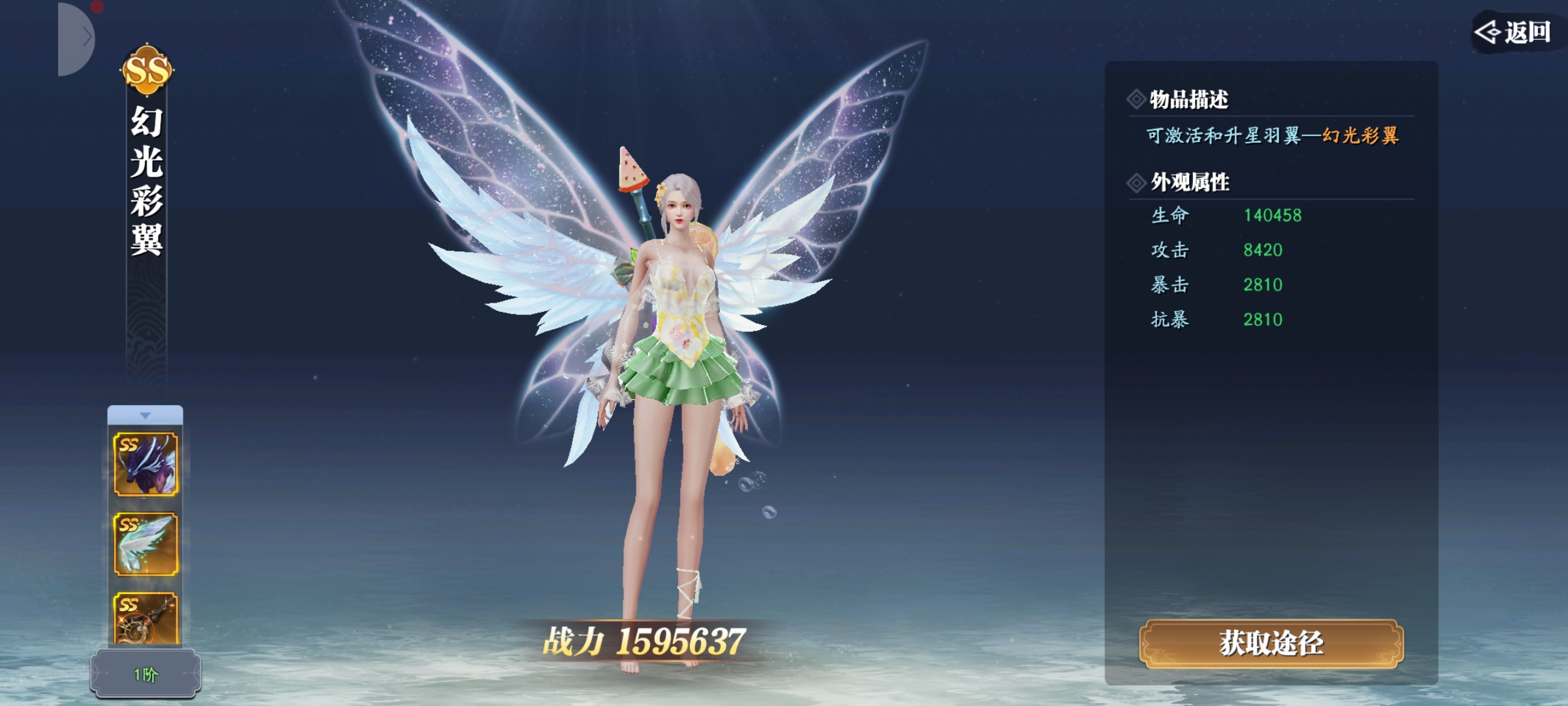Collapse the wing list with the blue arrow
This screenshot has height=706, width=1568.
coord(145,416)
